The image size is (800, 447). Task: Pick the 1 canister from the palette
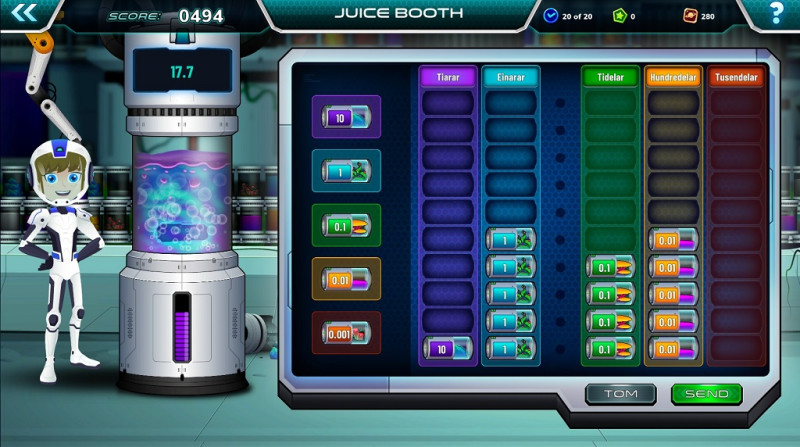click(x=346, y=171)
